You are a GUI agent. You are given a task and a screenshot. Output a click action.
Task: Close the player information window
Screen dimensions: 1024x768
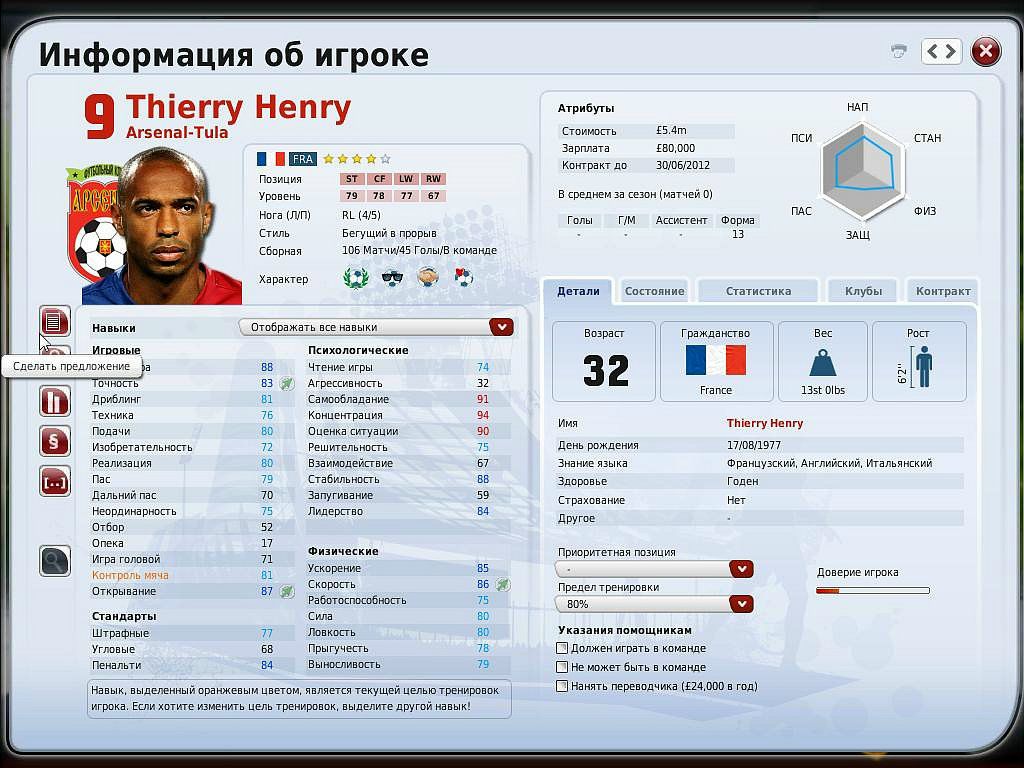point(986,51)
